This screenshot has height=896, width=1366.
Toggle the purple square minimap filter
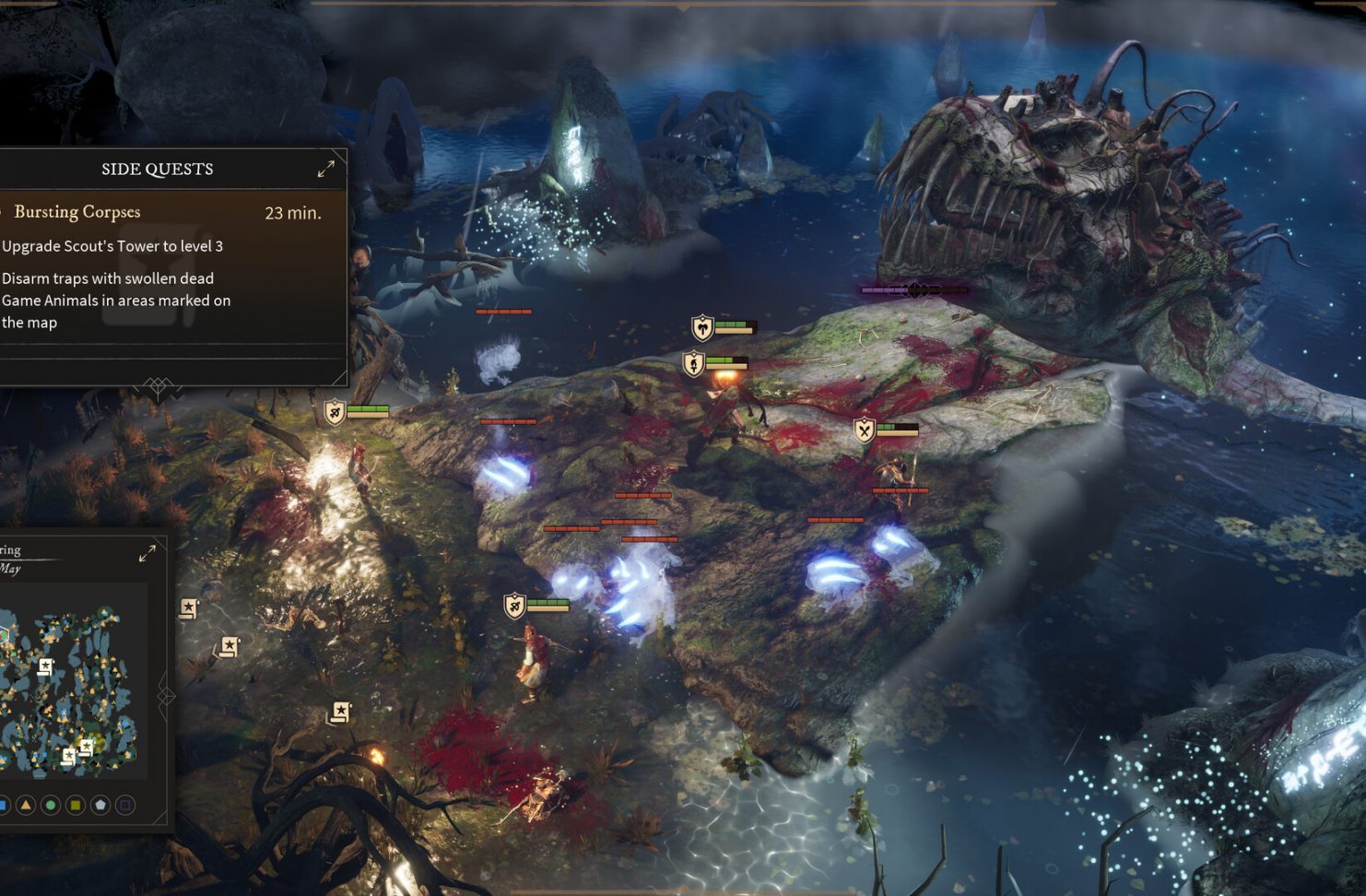(125, 806)
